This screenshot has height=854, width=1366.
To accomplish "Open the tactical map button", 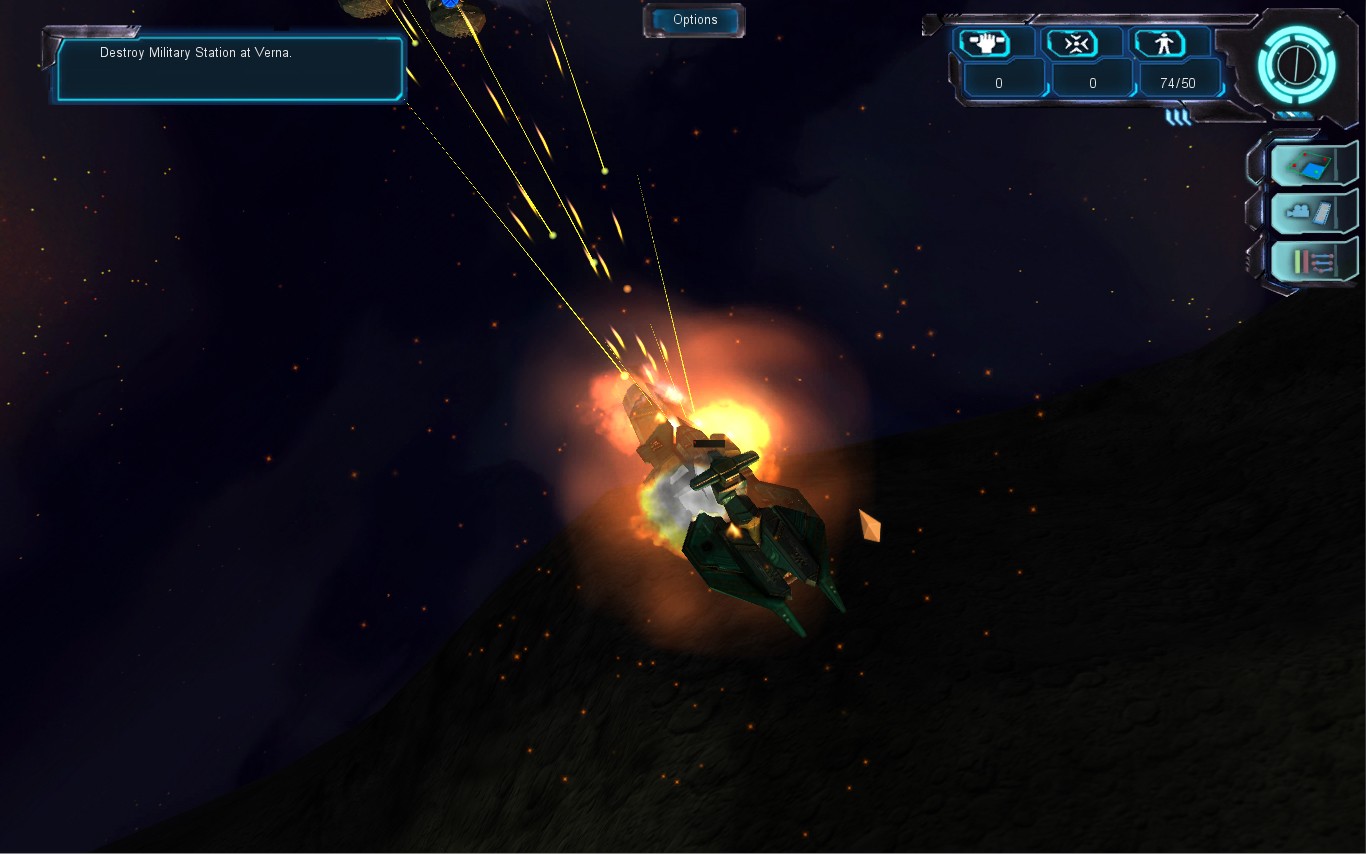I will [1313, 164].
